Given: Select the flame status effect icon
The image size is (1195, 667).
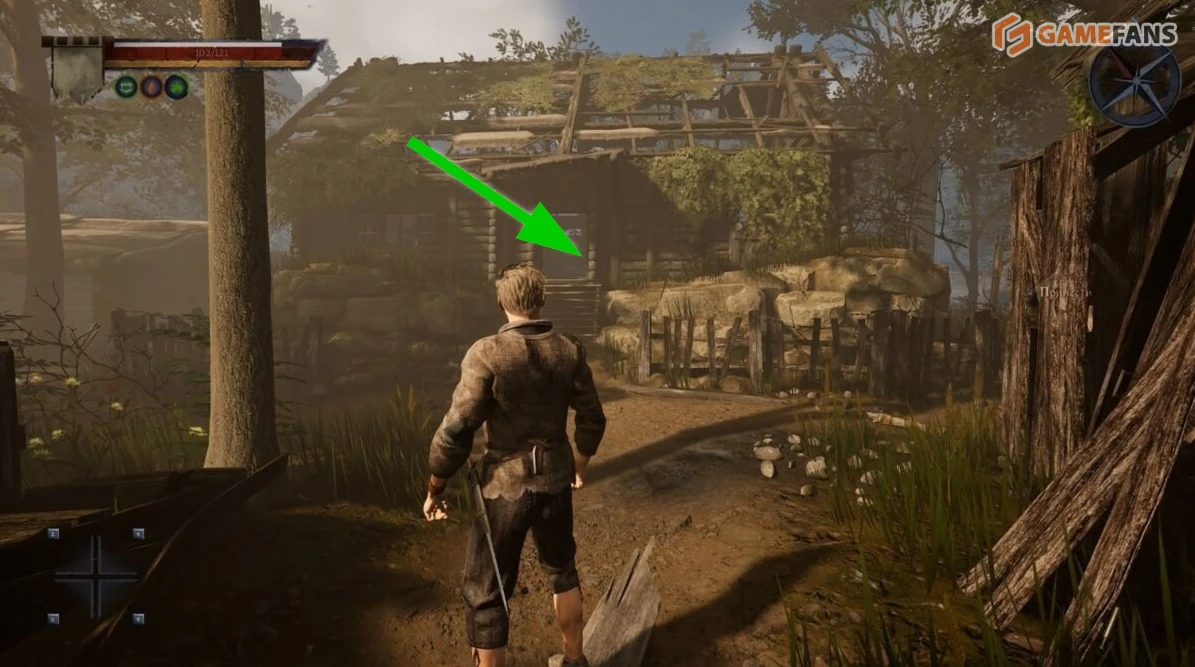Looking at the screenshot, I should (x=151, y=86).
